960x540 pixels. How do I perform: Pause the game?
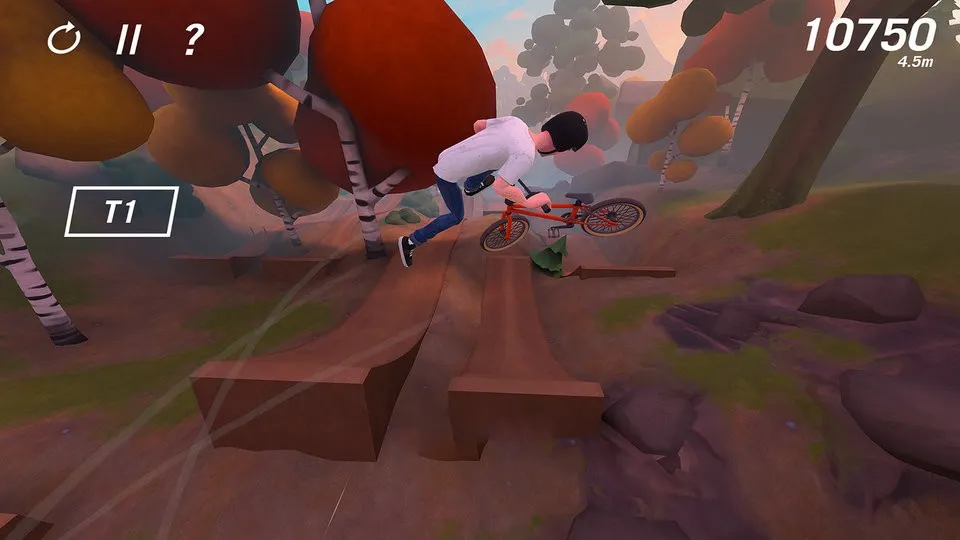[128, 40]
